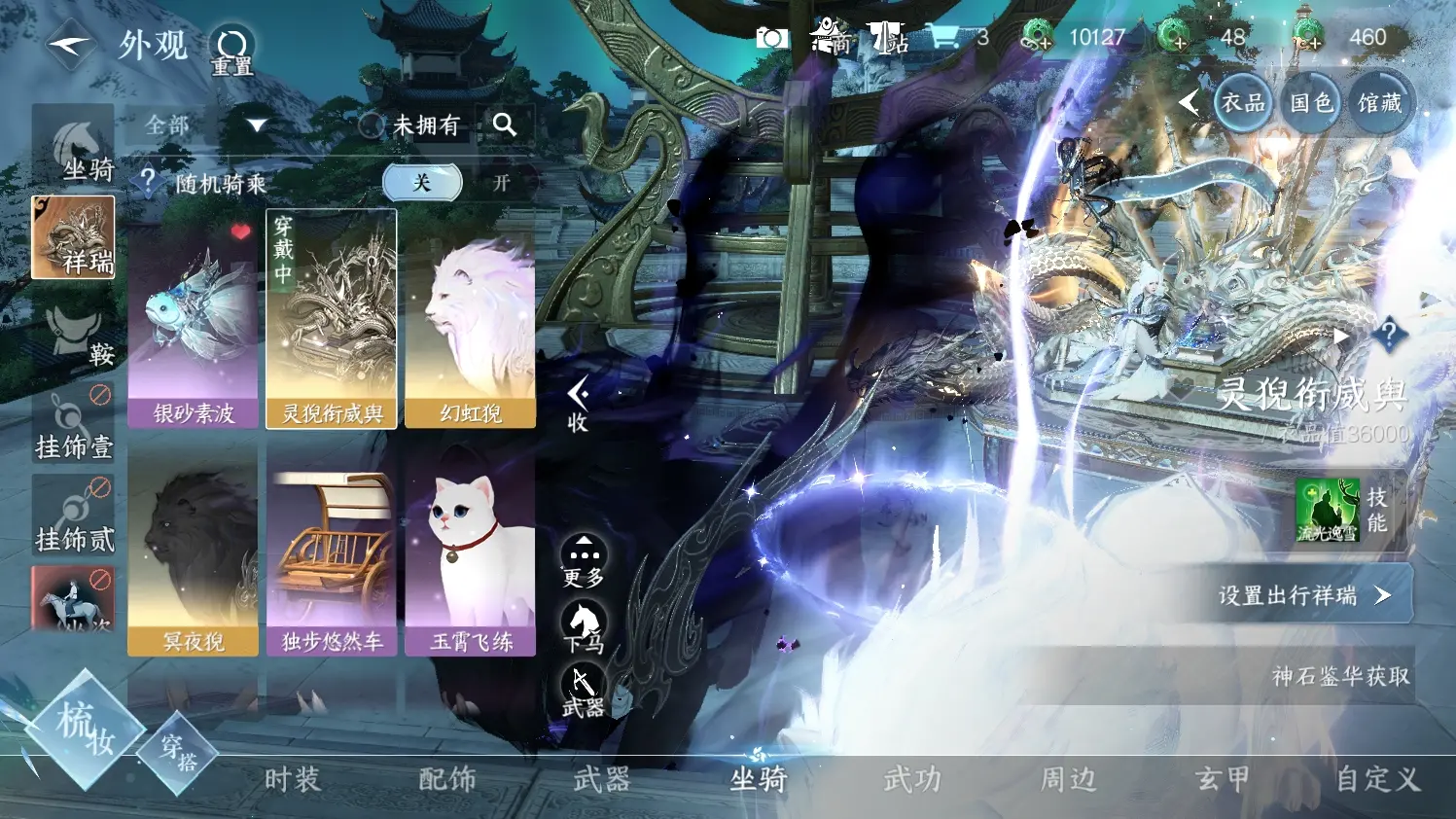Open the 馆藏 collection button
The height and width of the screenshot is (819, 1456).
tap(1379, 102)
